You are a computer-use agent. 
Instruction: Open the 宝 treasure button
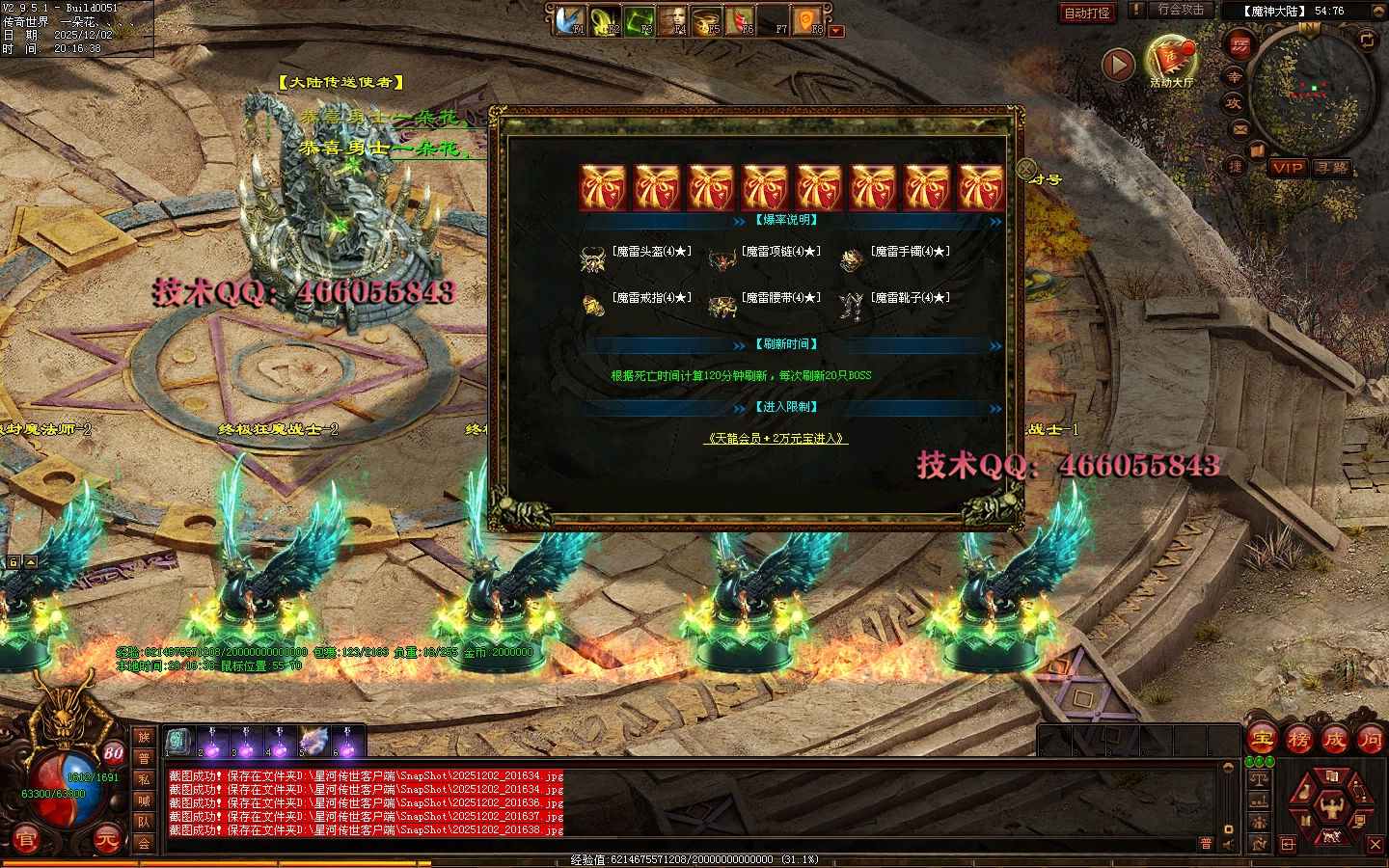(1263, 740)
